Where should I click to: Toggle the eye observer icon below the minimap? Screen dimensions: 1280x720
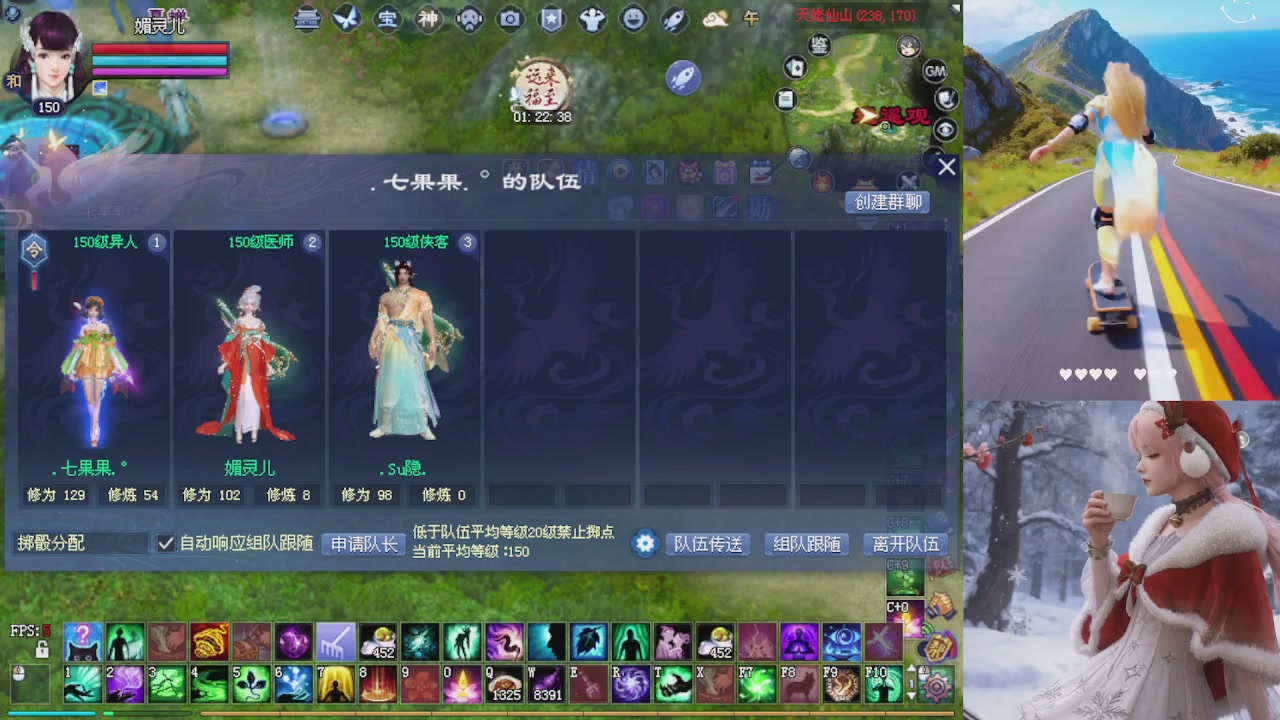tap(946, 128)
